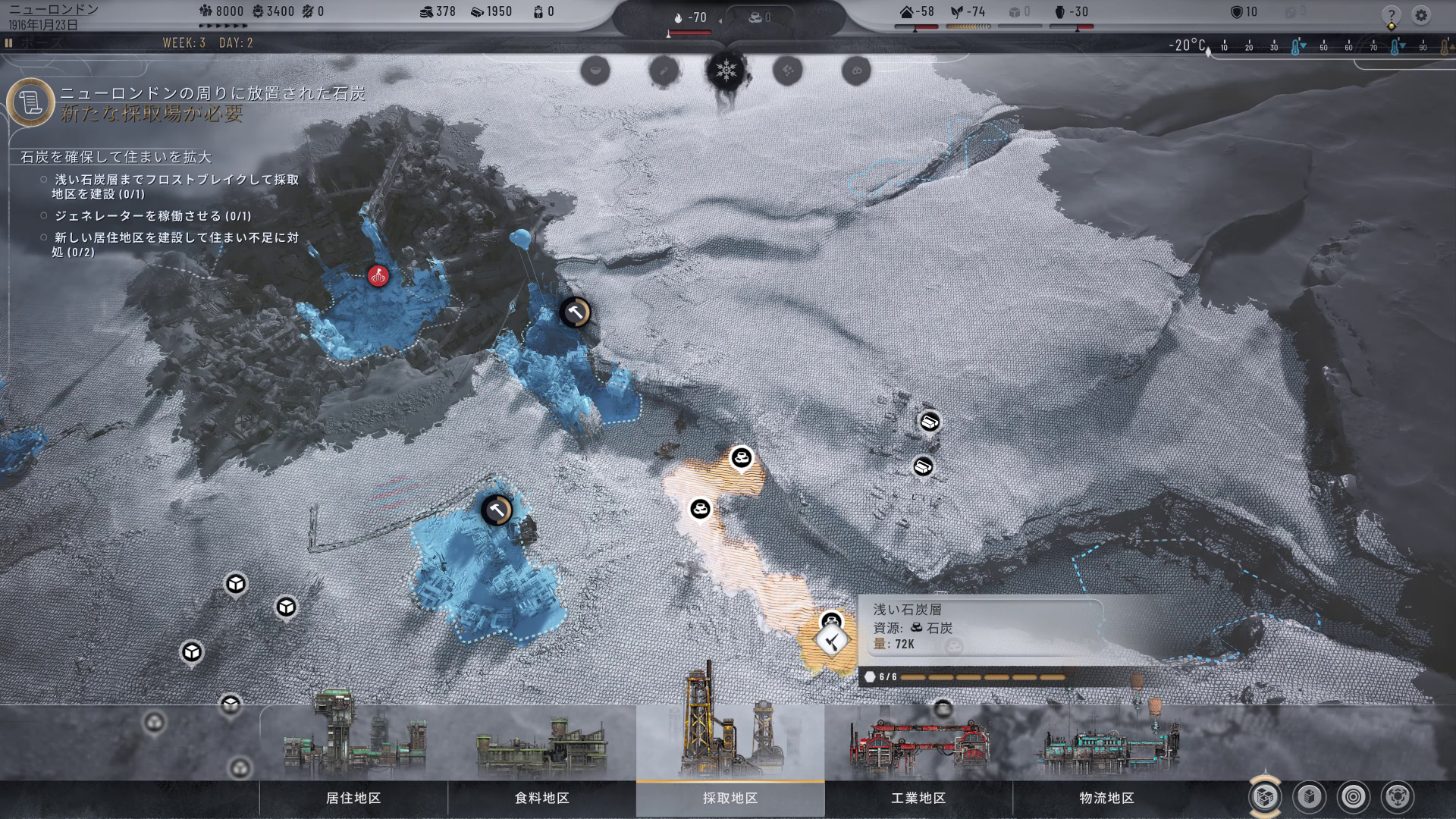Switch to the 居住地区 housing district tab
This screenshot has width=1456, height=819.
click(353, 798)
